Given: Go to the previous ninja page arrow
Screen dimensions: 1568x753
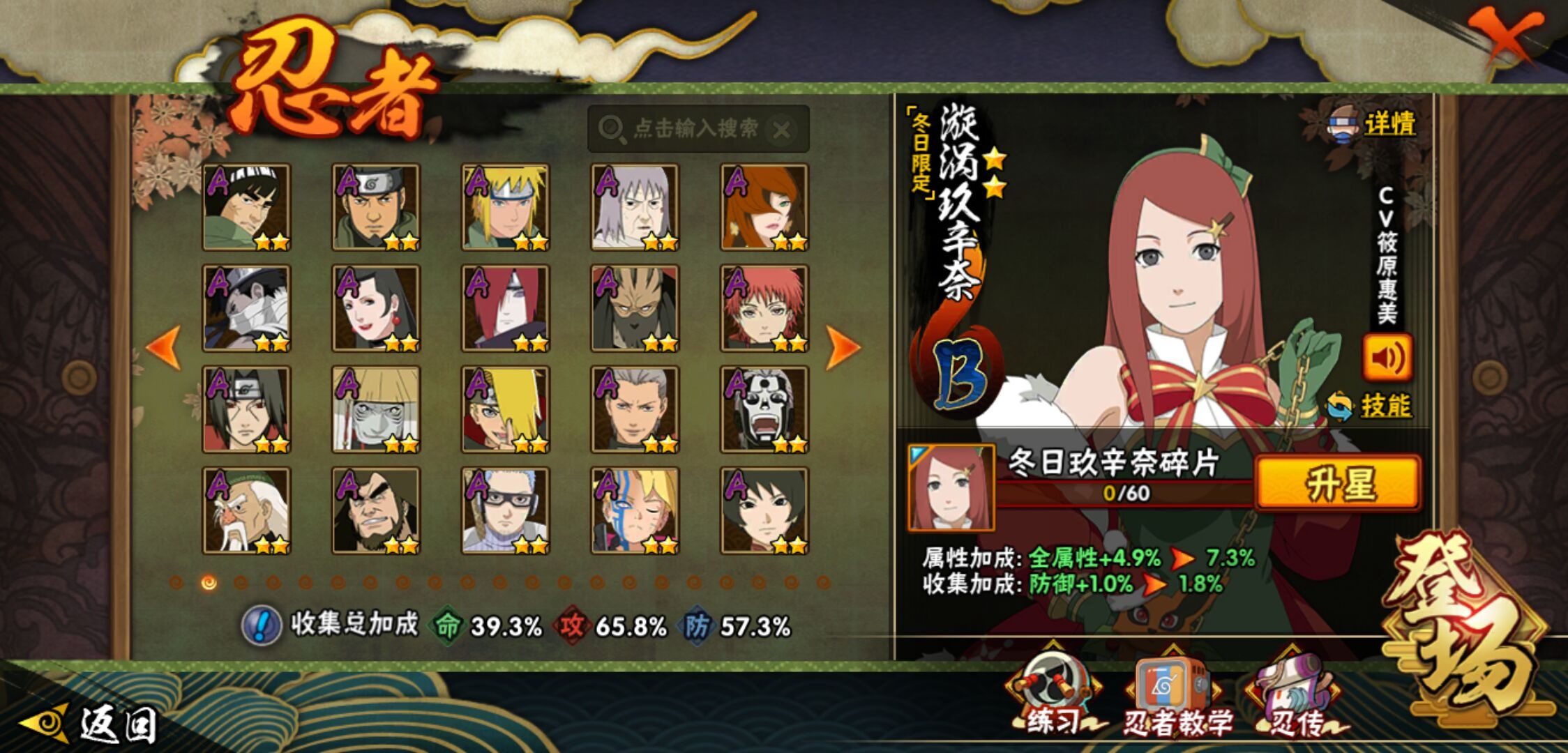Looking at the screenshot, I should 164,347.
